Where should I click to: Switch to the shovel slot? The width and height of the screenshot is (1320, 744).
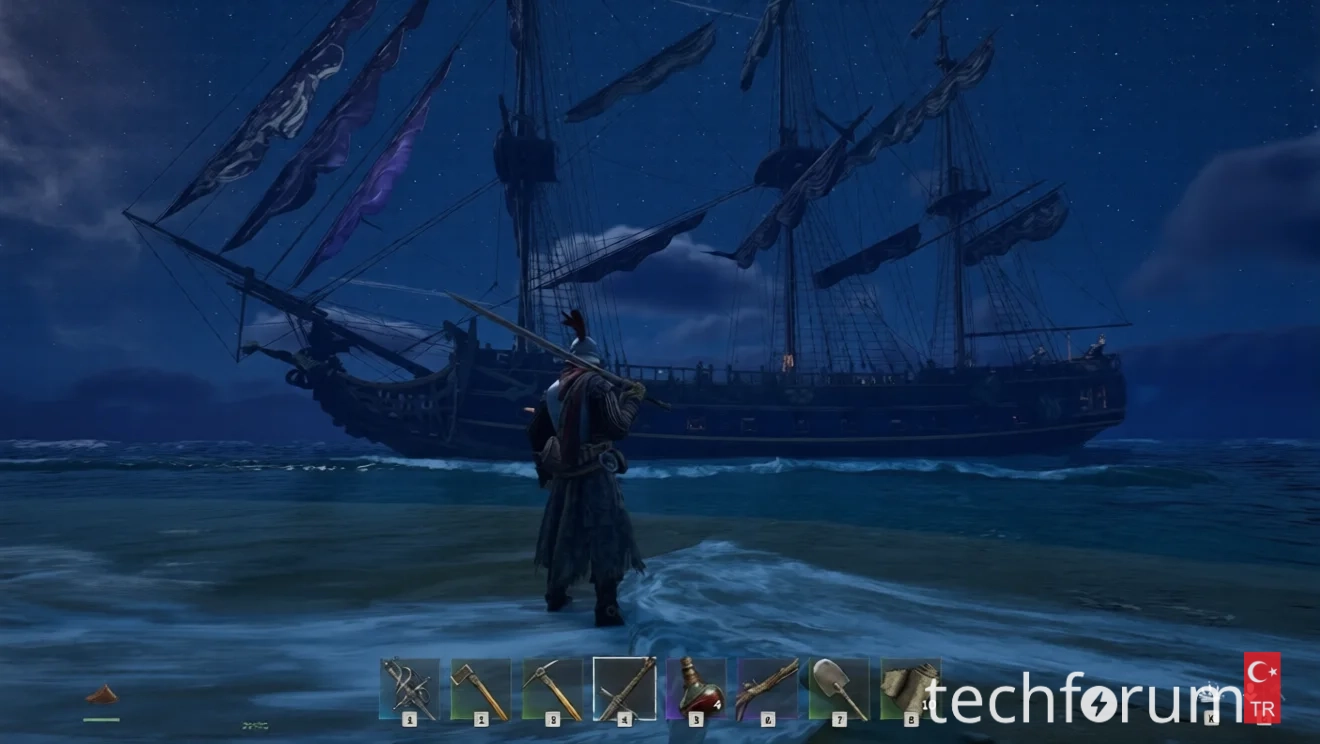(839, 688)
